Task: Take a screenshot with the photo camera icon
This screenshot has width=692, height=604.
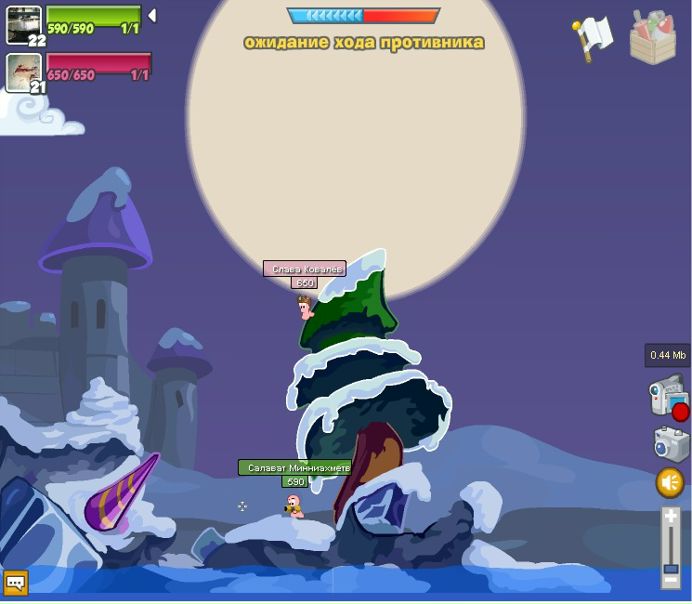Action: [670, 443]
